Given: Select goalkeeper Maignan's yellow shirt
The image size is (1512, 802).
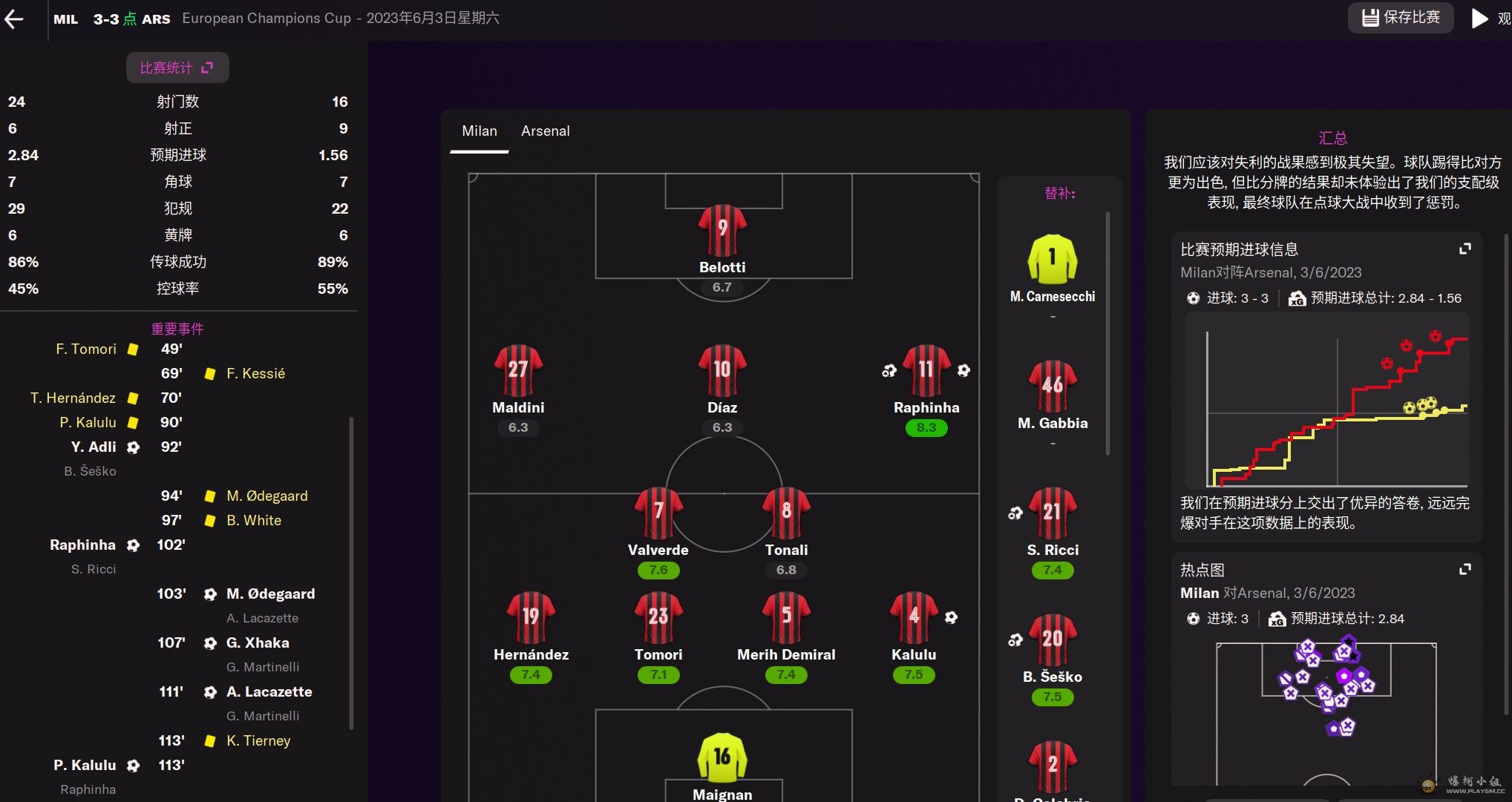Looking at the screenshot, I should pos(721,757).
